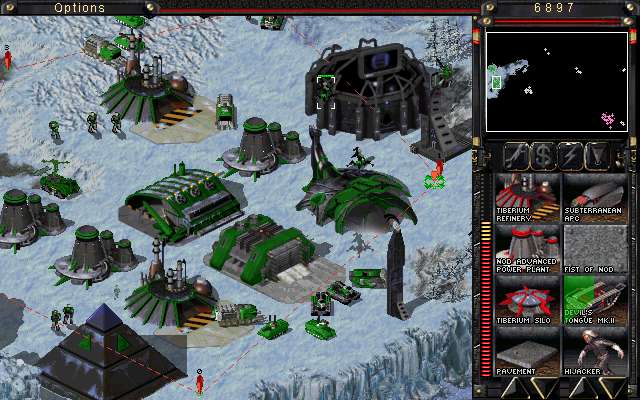Click the radar minimap display

(556, 82)
